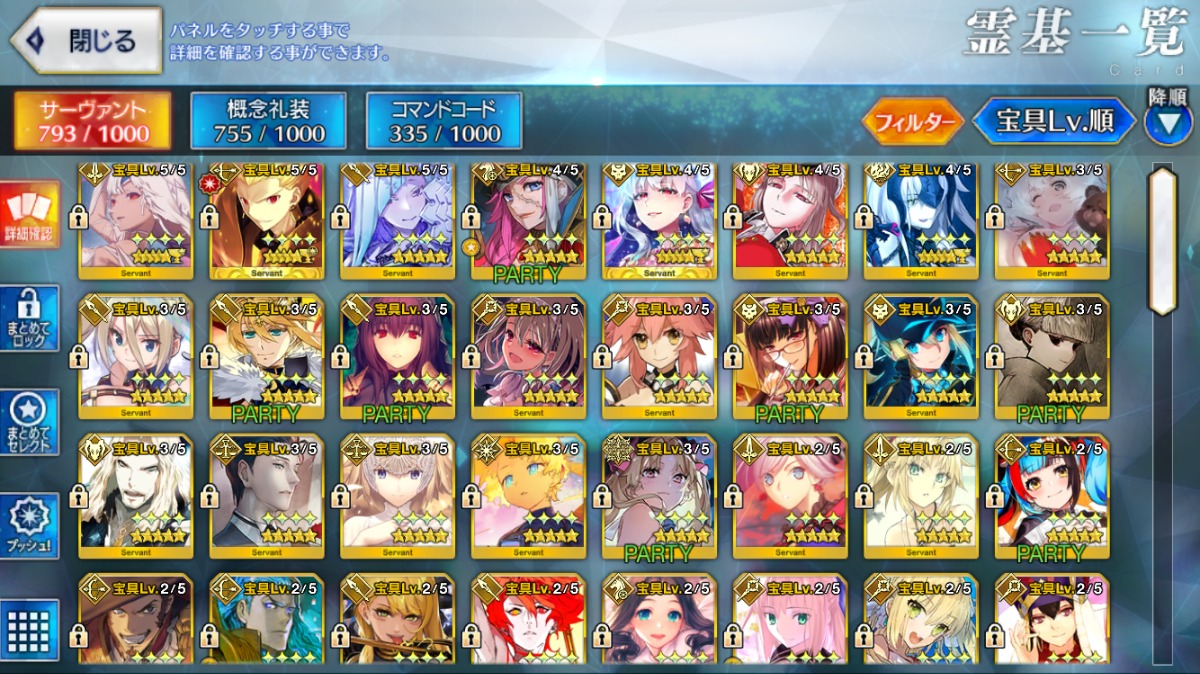Open the servant card with red and blue hair
Screen dimensions: 1200x674
[x=1052, y=497]
